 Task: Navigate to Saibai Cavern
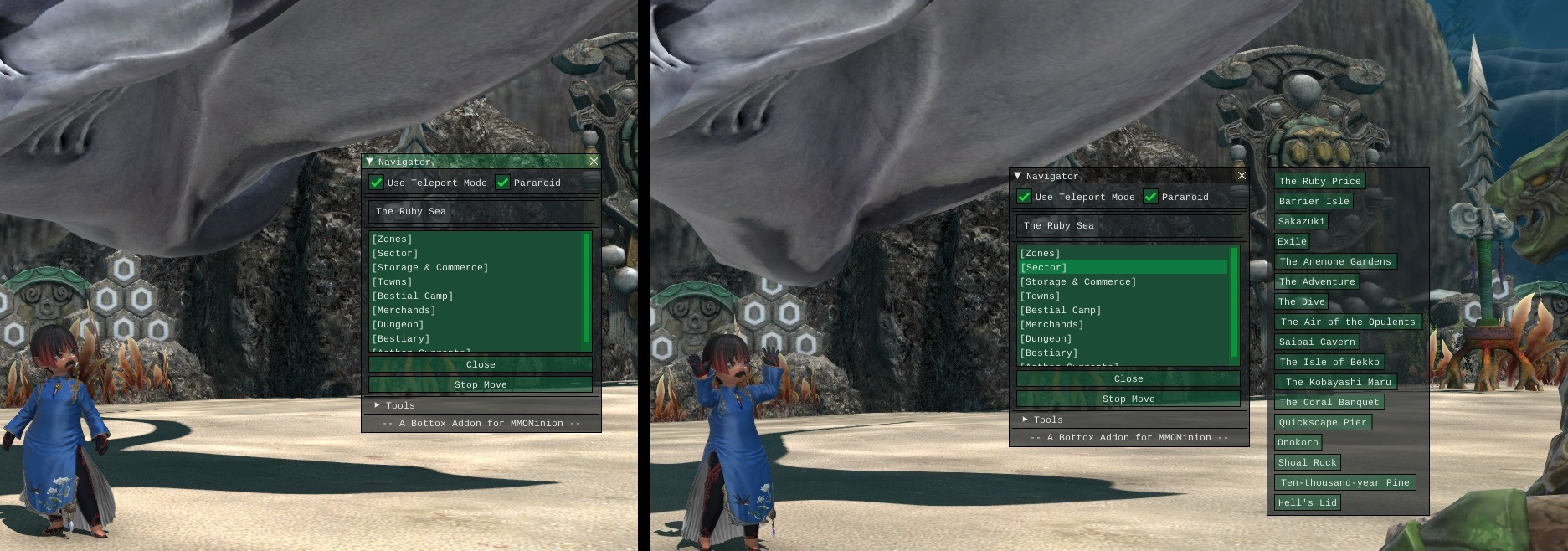(x=1316, y=342)
